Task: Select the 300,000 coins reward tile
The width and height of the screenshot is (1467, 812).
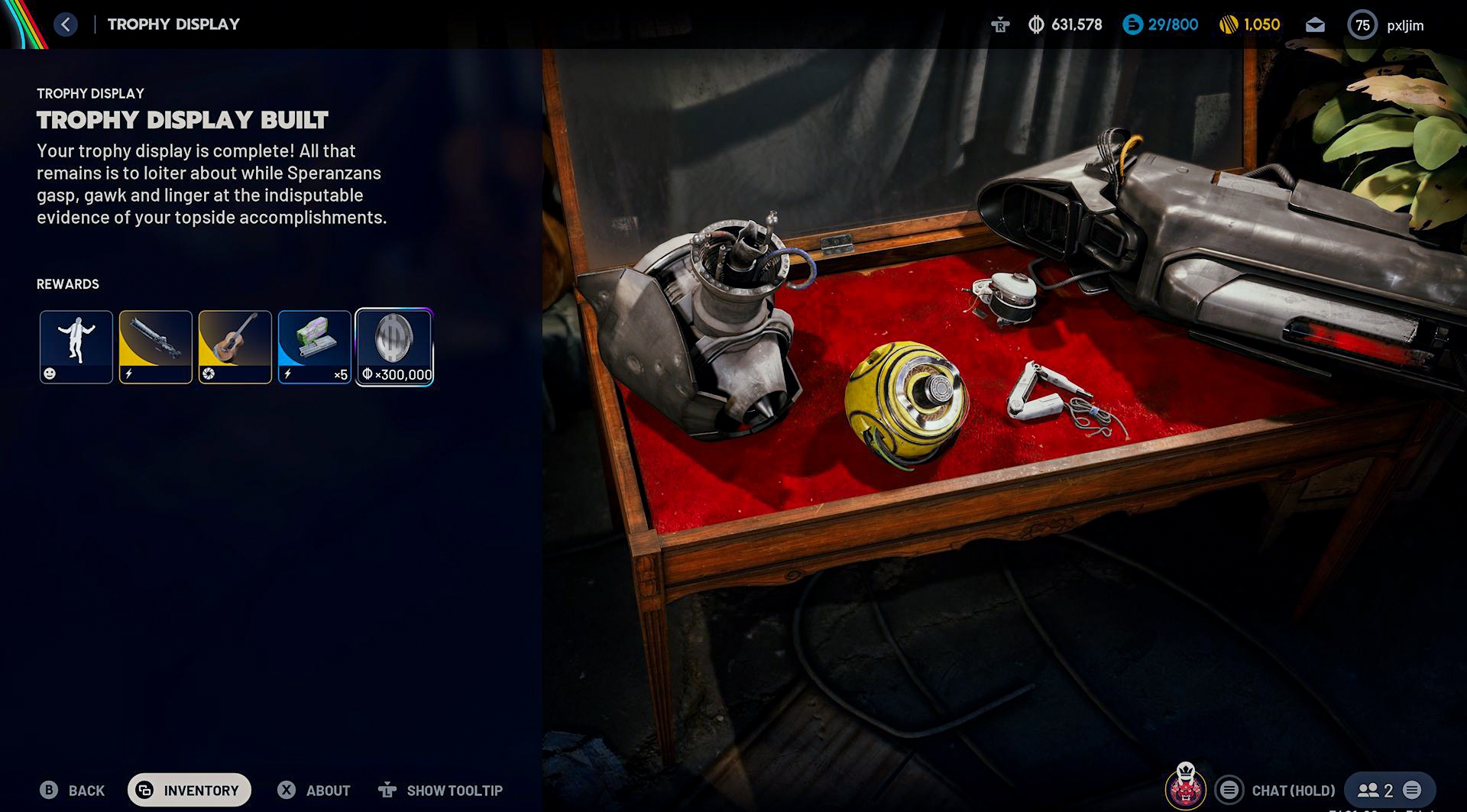Action: (x=394, y=347)
